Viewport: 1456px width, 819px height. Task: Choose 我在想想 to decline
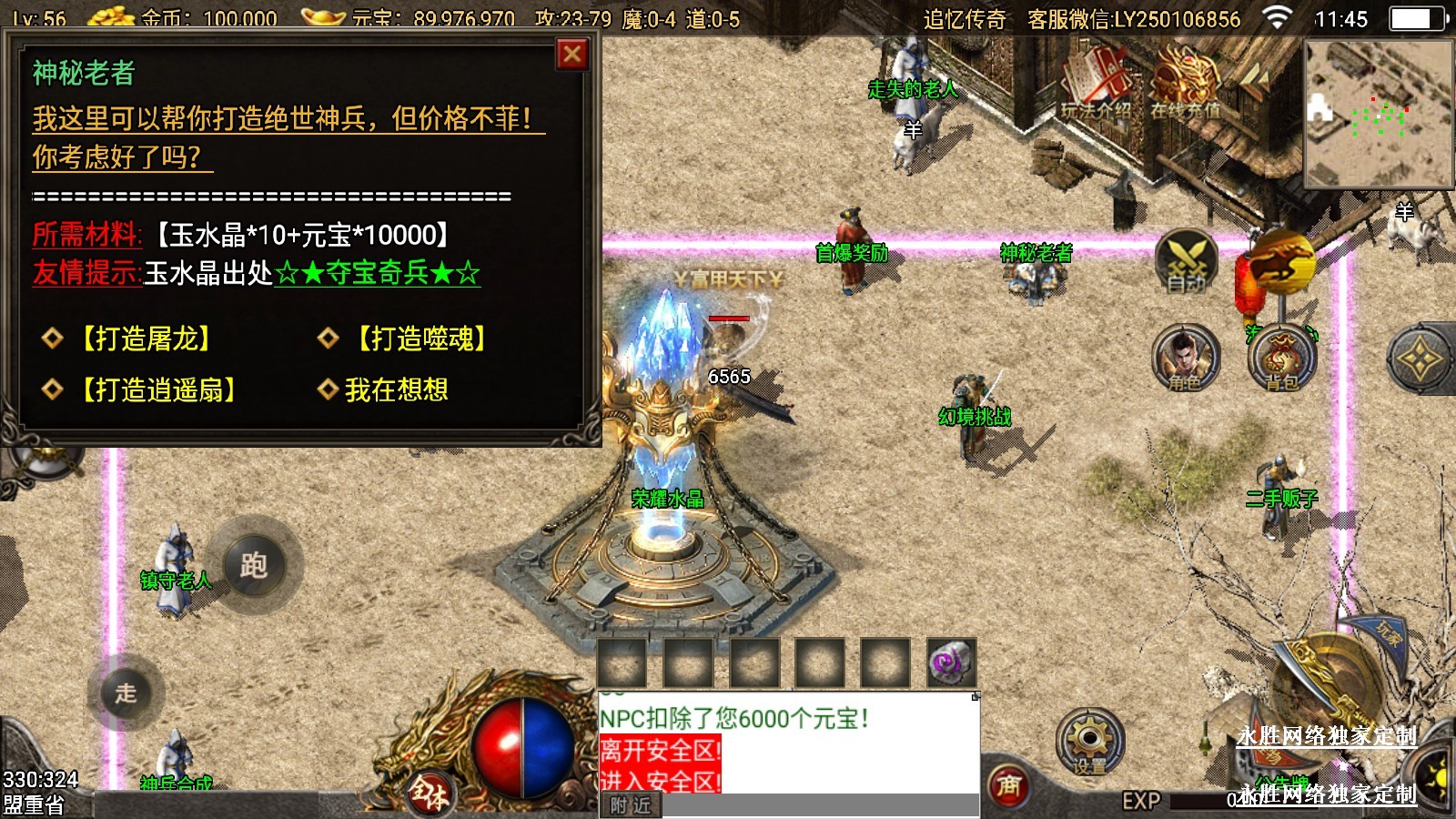pyautogui.click(x=395, y=390)
